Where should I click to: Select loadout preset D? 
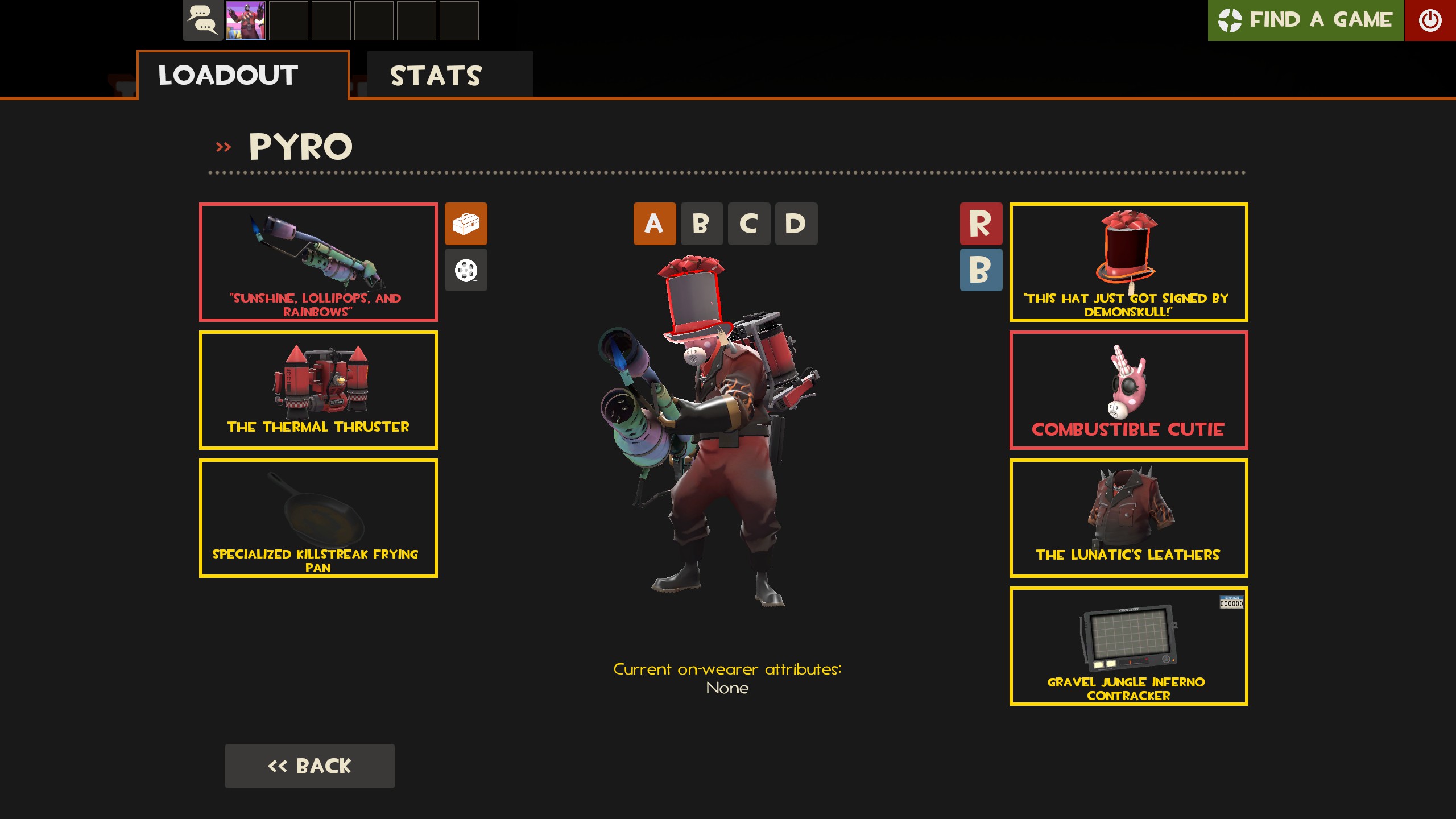pos(796,224)
